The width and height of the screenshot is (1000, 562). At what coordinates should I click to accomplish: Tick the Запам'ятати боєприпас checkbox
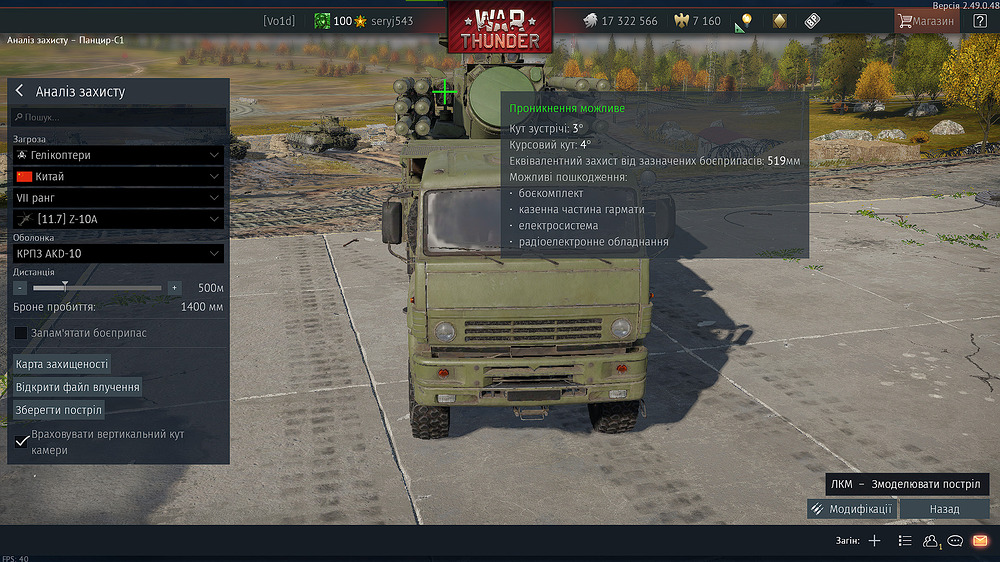[x=21, y=333]
